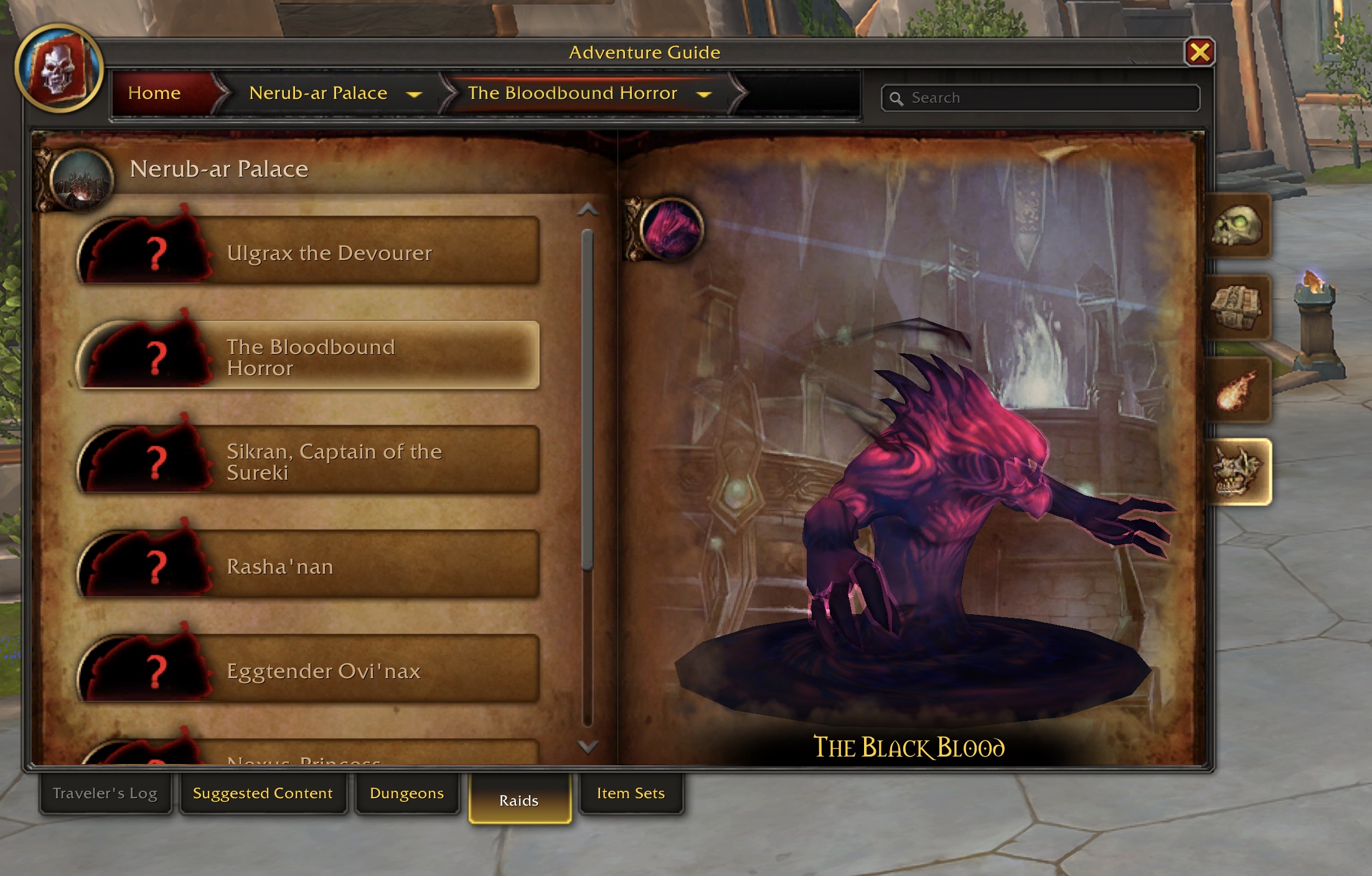This screenshot has width=1372, height=876.
Task: Open the Item Sets tab
Action: (631, 794)
